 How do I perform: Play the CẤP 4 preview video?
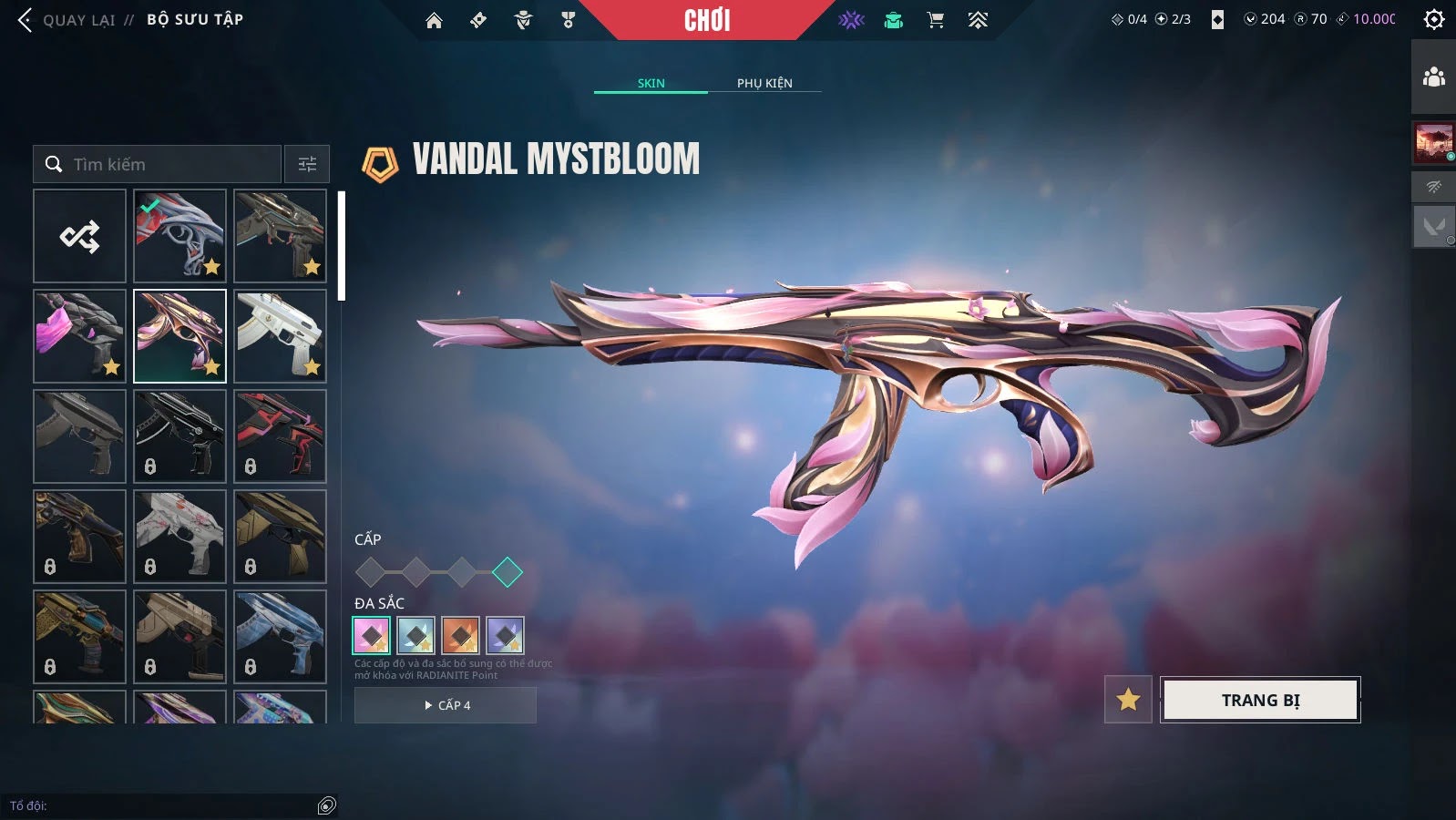446,705
